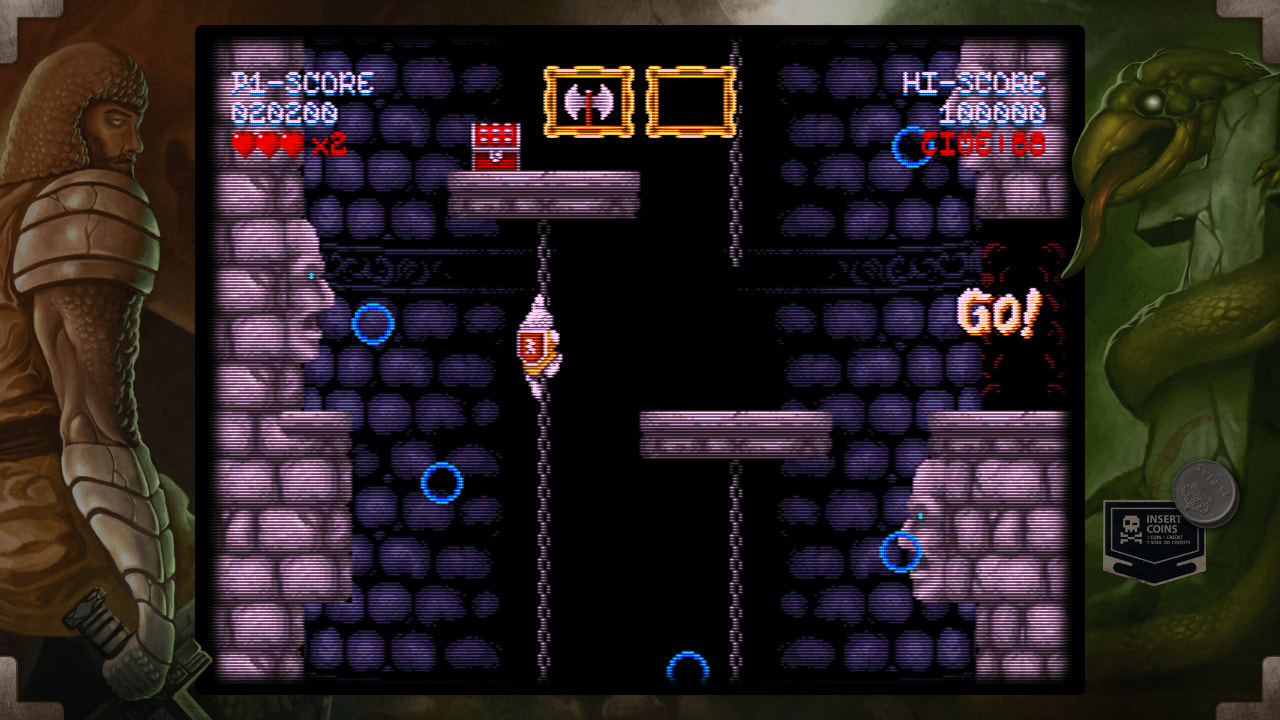Click the red treasure chest on the upper platform
Viewport: 1280px width, 720px height.
pos(497,145)
